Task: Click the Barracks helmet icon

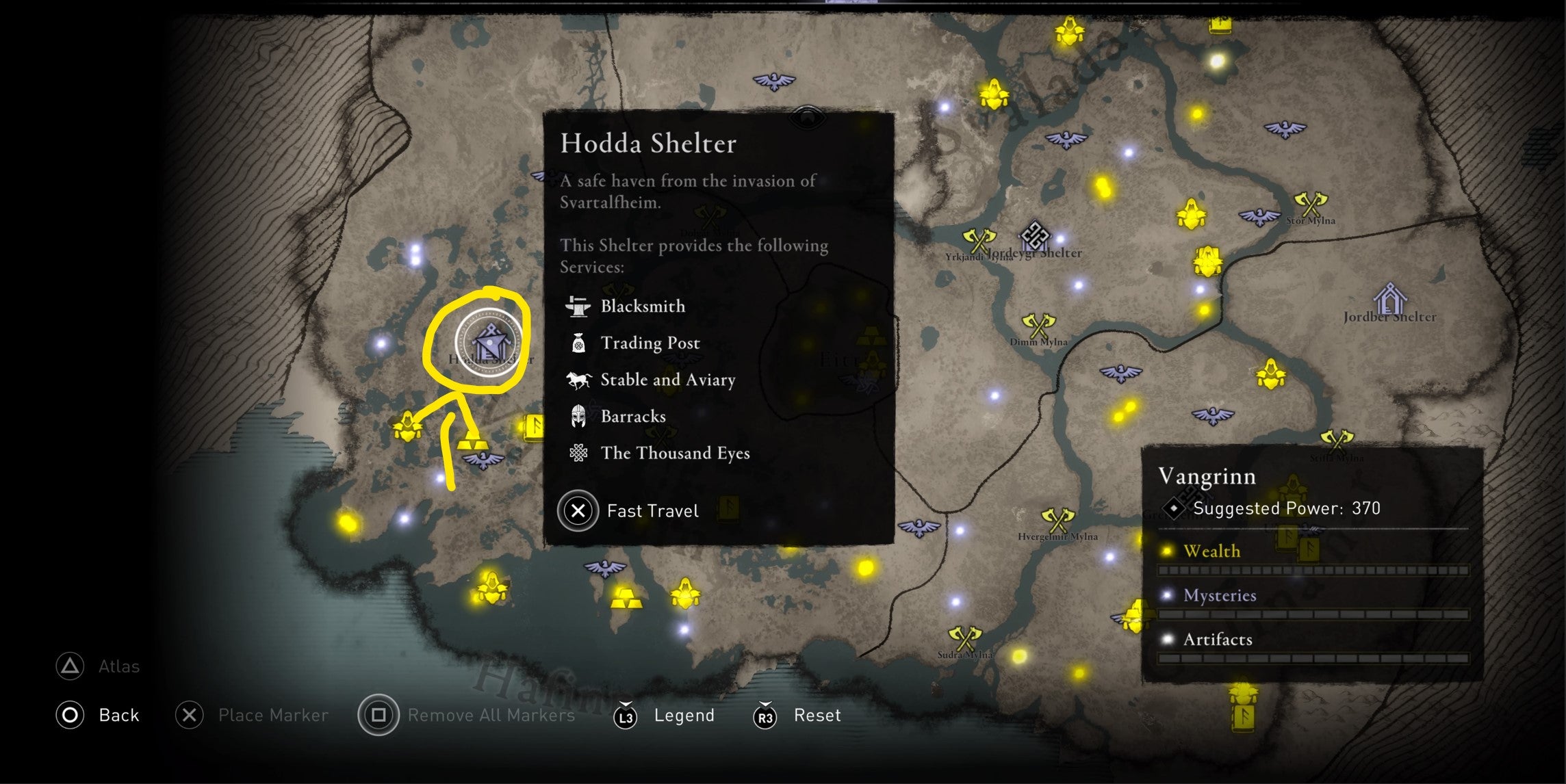Action: click(577, 416)
